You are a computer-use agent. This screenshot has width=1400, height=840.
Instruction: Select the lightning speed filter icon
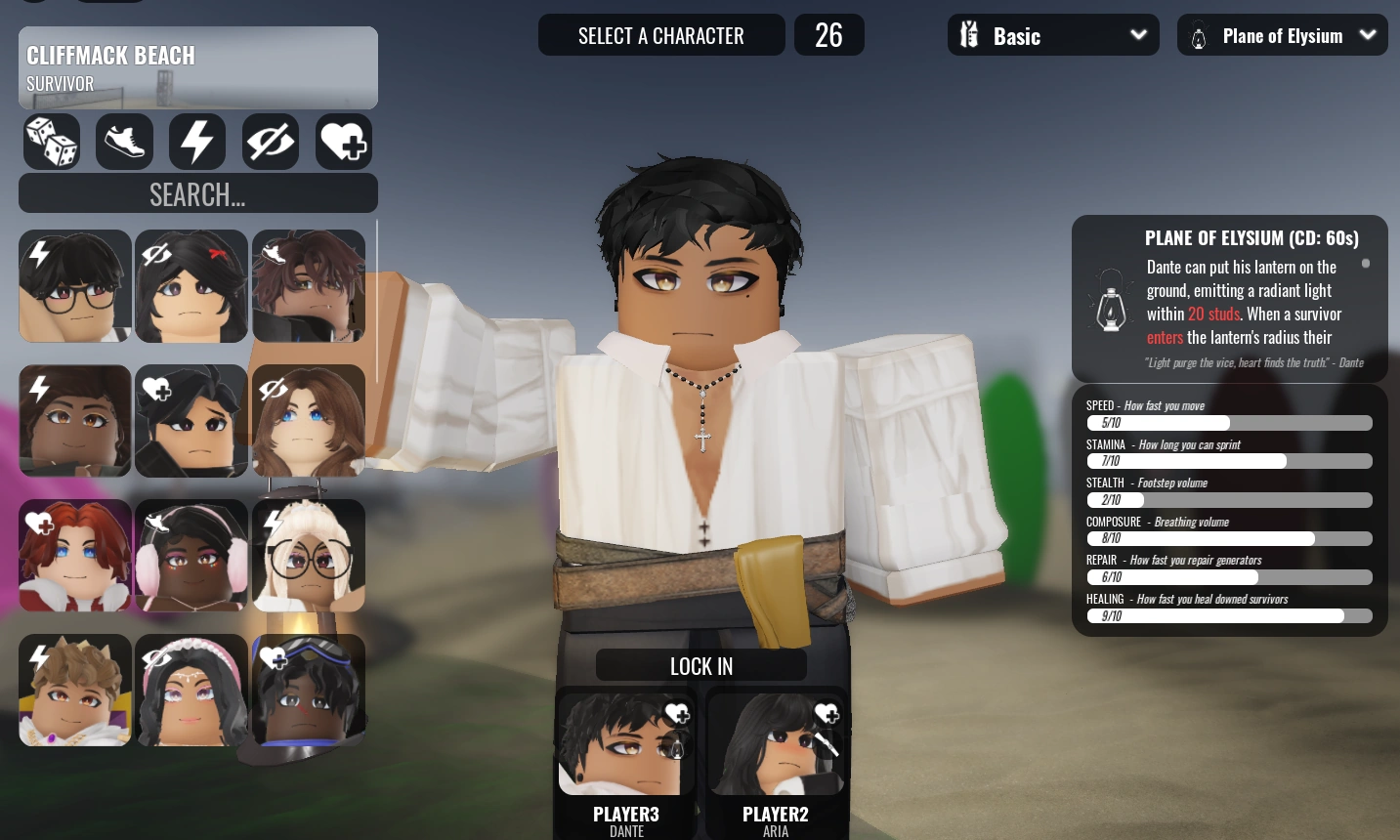click(197, 142)
